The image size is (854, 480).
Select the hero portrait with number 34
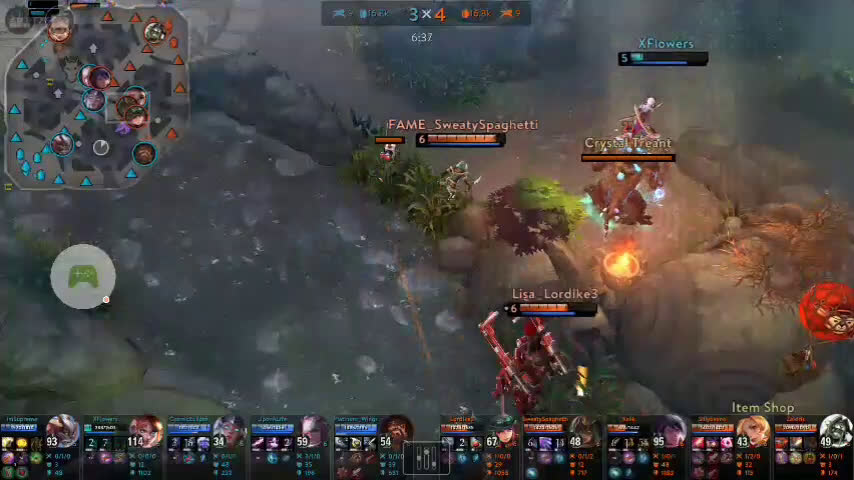click(230, 433)
